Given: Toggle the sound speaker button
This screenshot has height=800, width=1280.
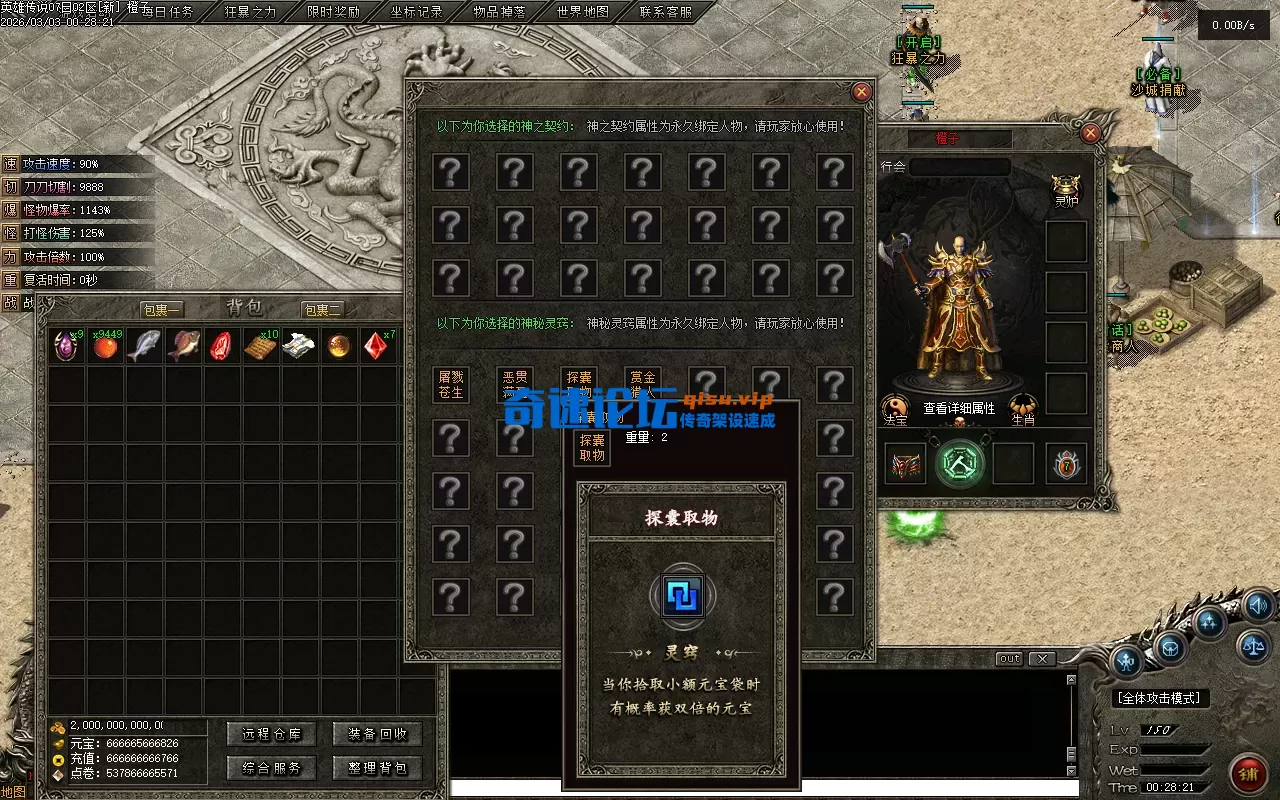Looking at the screenshot, I should point(1259,604).
